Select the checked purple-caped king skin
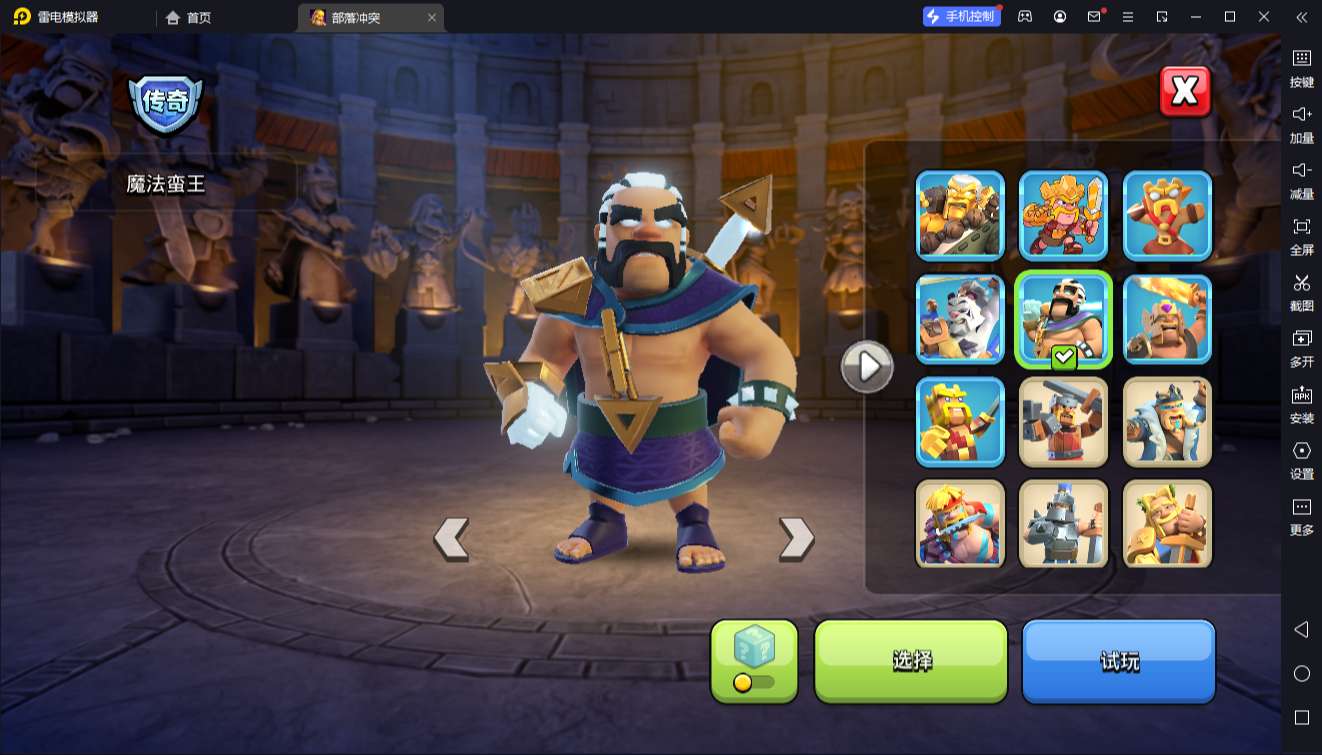This screenshot has width=1322, height=755. coord(1063,319)
